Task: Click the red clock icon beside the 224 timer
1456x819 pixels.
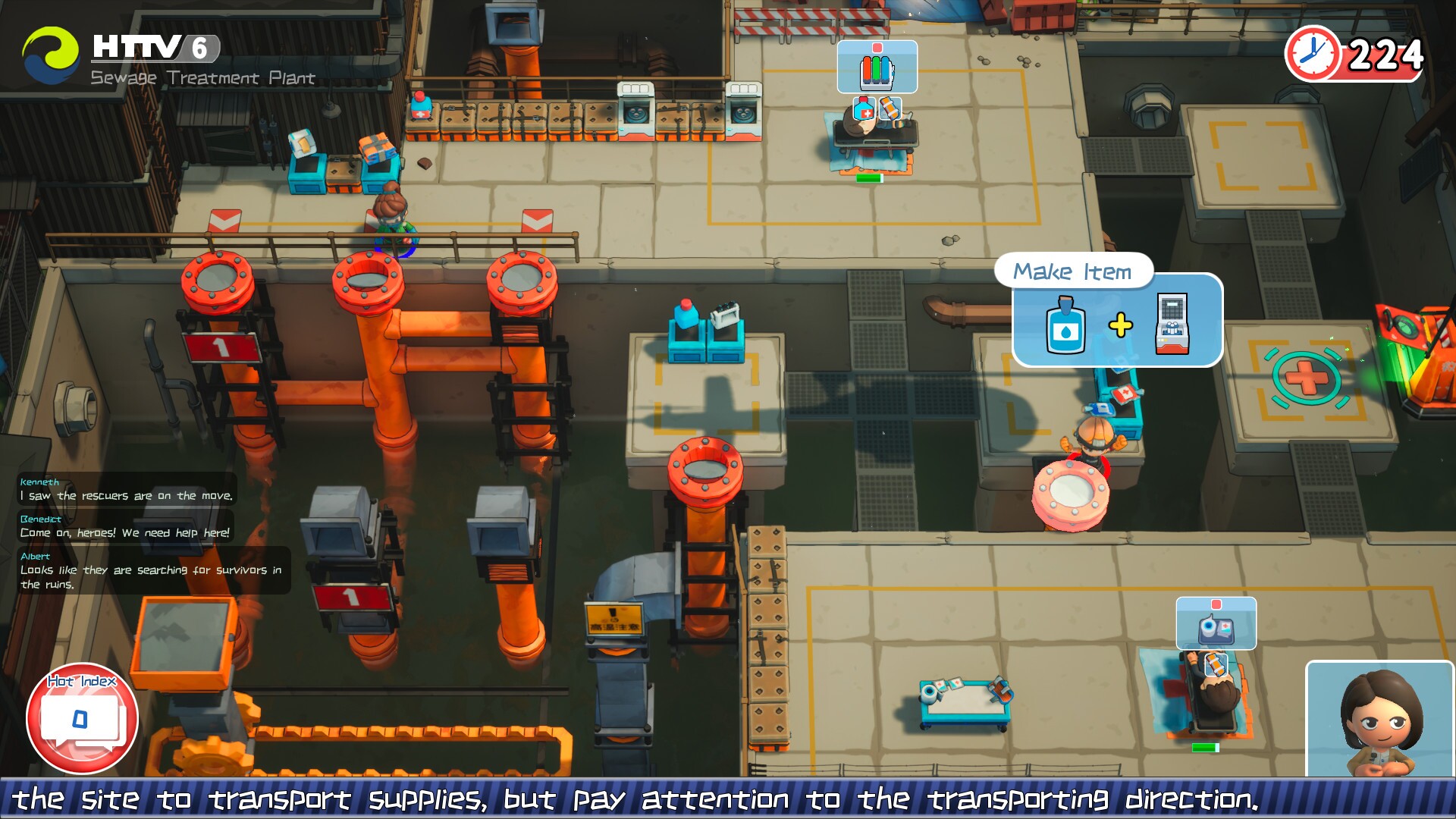Action: [1313, 54]
